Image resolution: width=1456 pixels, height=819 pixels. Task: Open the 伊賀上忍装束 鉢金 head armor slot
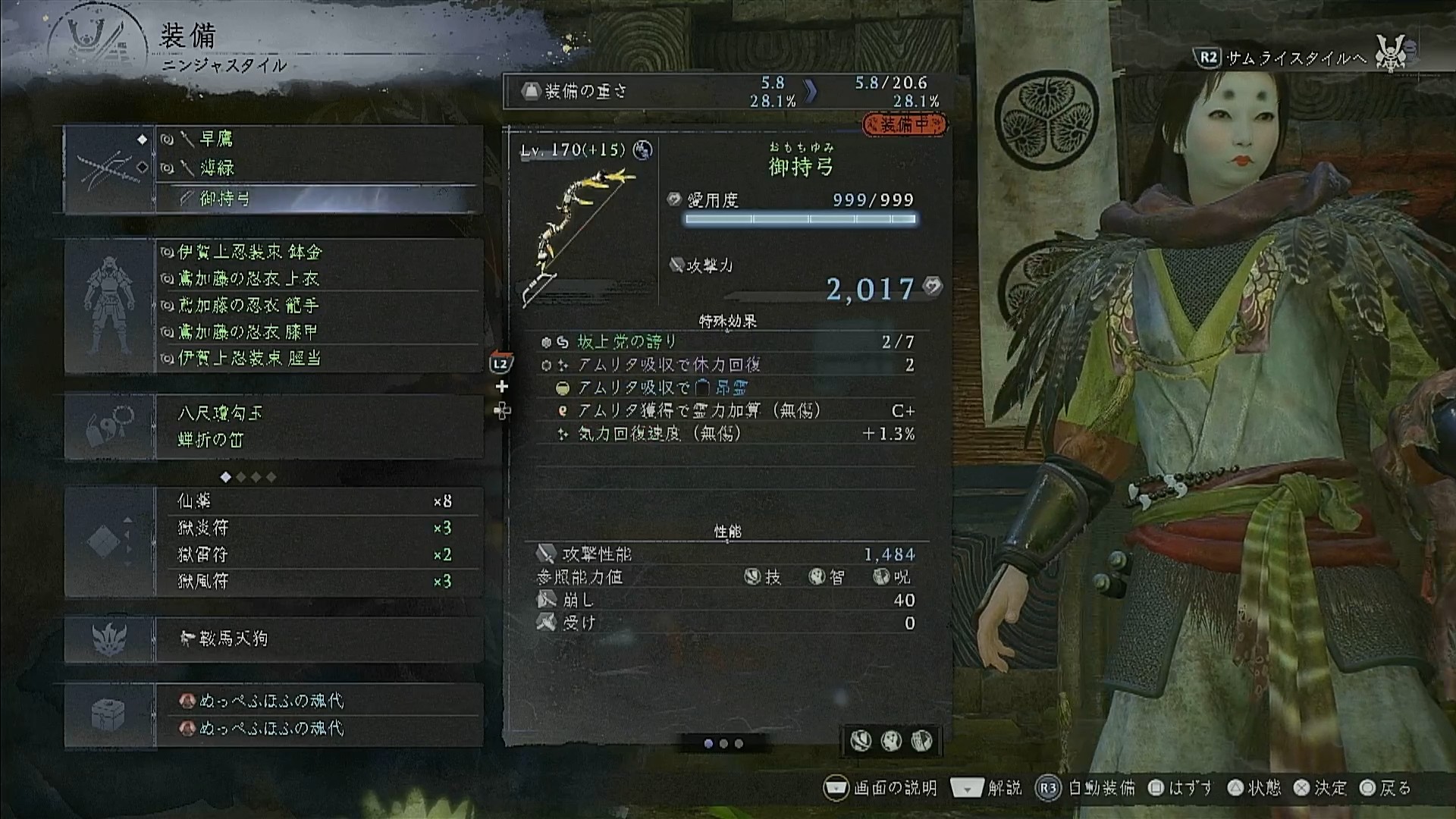(318, 252)
